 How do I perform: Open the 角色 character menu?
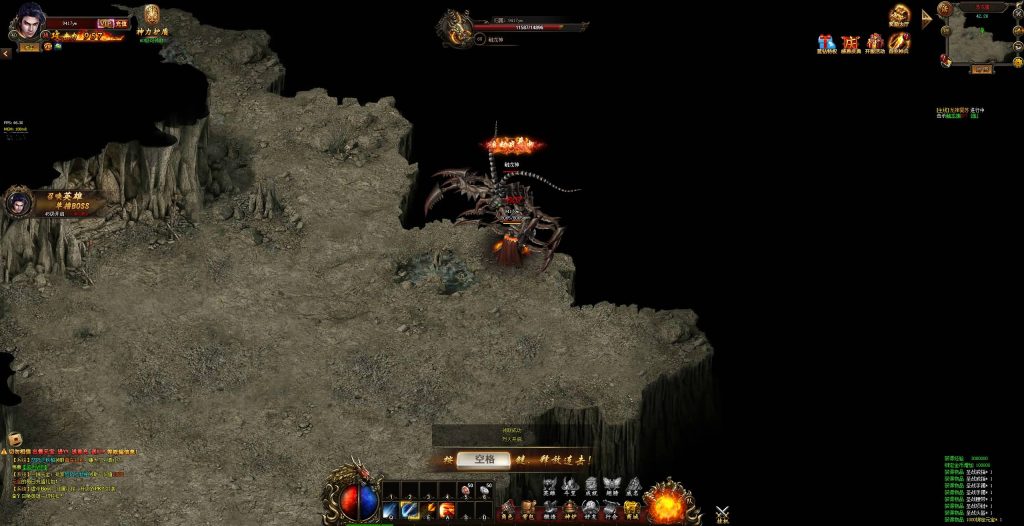click(509, 509)
